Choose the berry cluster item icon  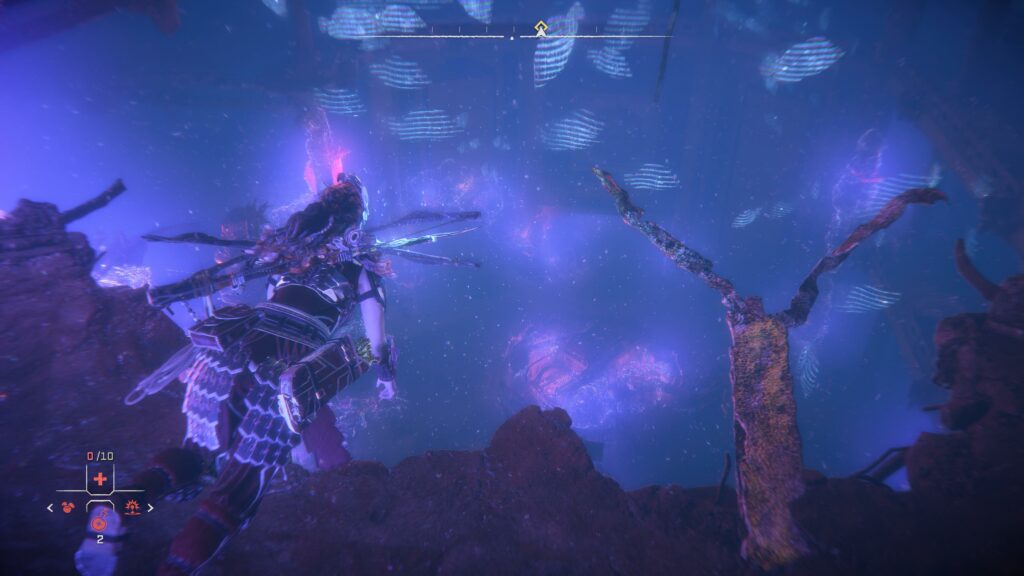click(x=69, y=508)
